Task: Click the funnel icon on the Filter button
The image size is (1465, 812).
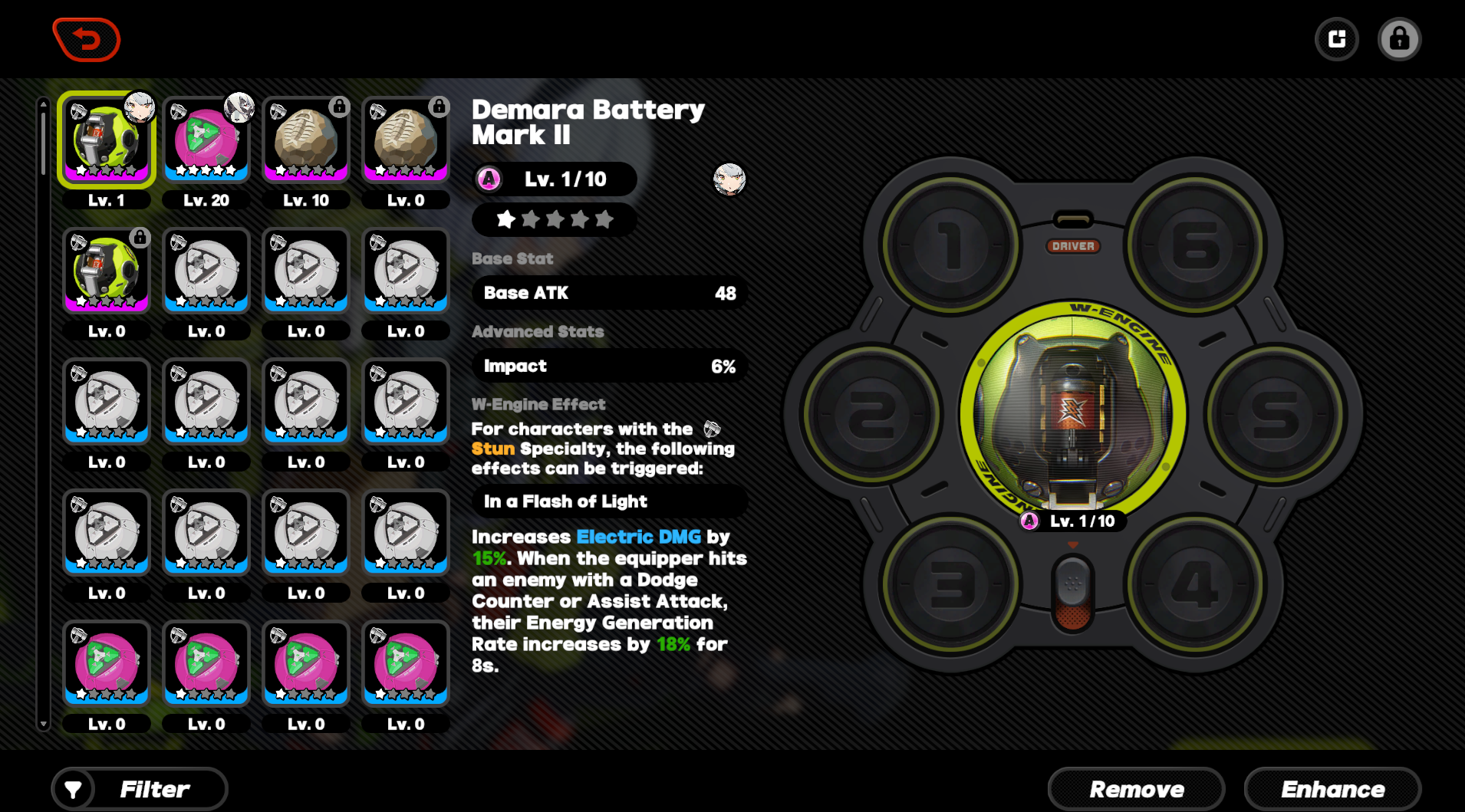Action: coord(73,788)
